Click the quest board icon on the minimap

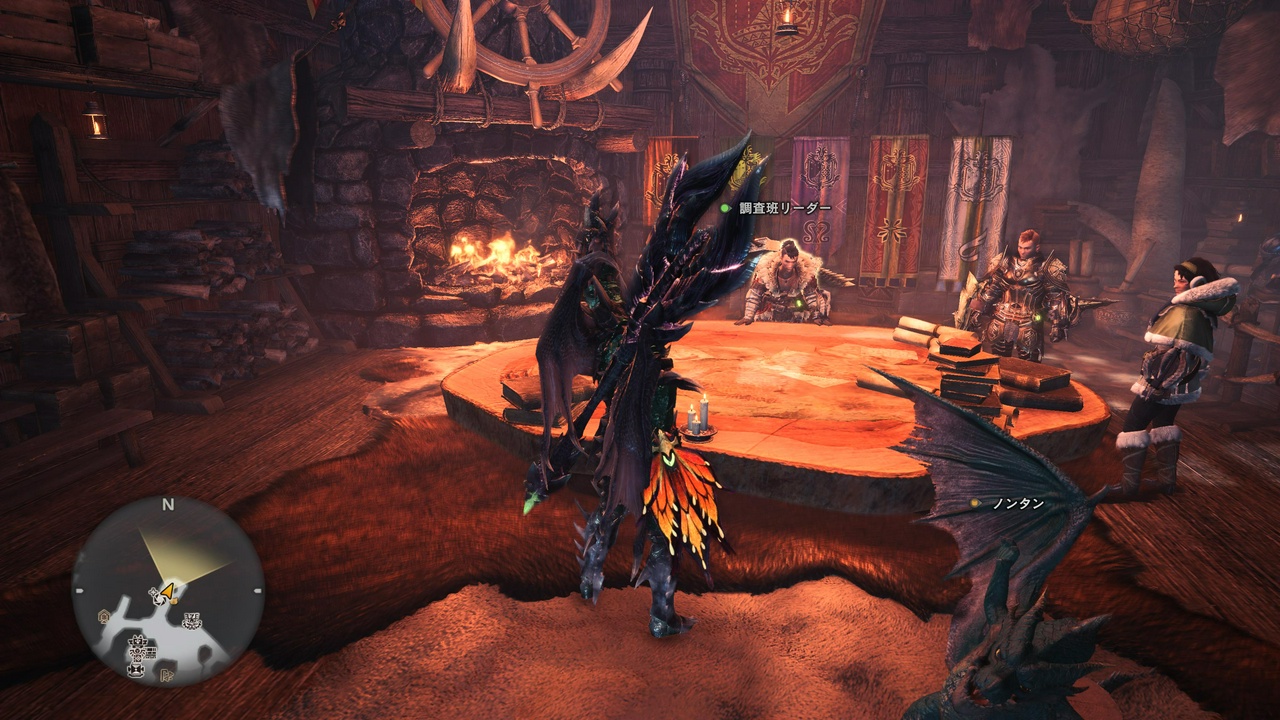tap(149, 653)
